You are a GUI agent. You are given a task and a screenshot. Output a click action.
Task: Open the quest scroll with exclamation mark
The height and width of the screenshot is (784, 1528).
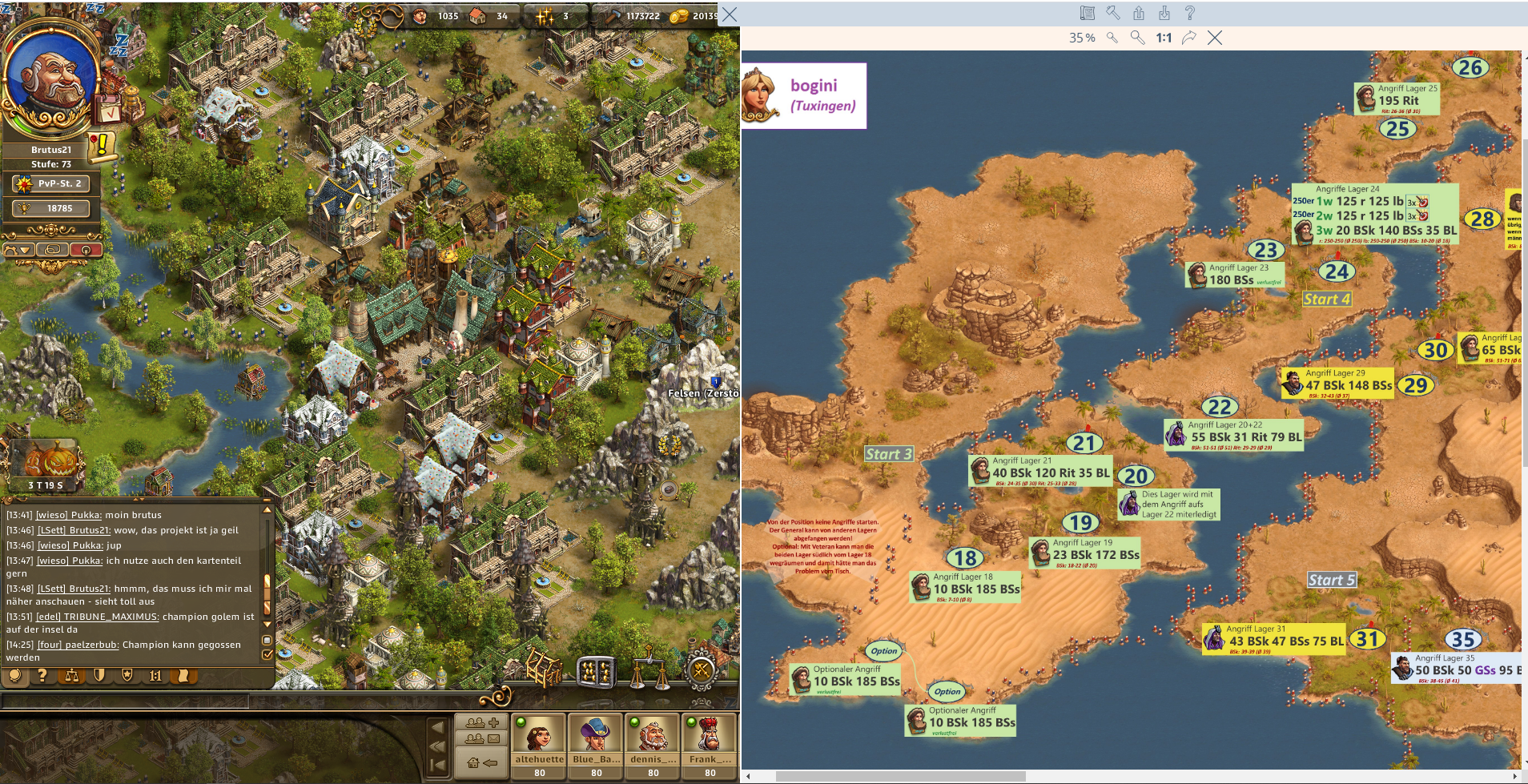102,146
